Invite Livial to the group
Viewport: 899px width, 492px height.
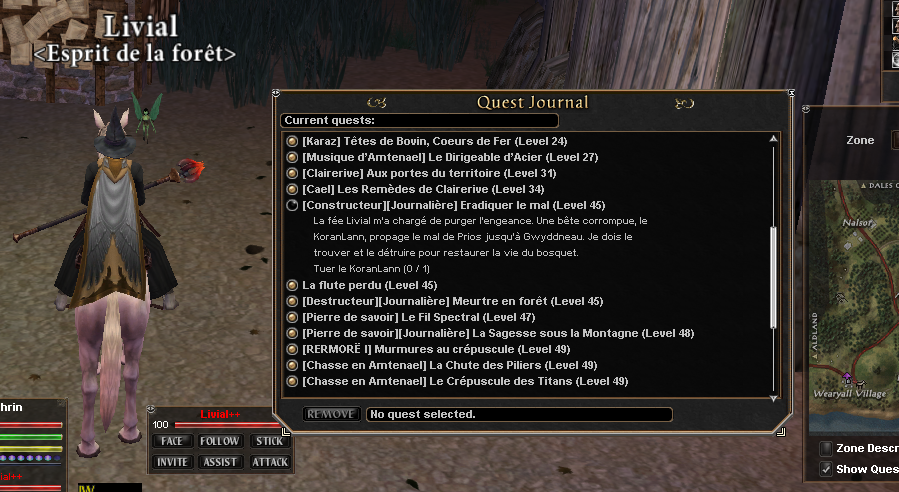[171, 462]
